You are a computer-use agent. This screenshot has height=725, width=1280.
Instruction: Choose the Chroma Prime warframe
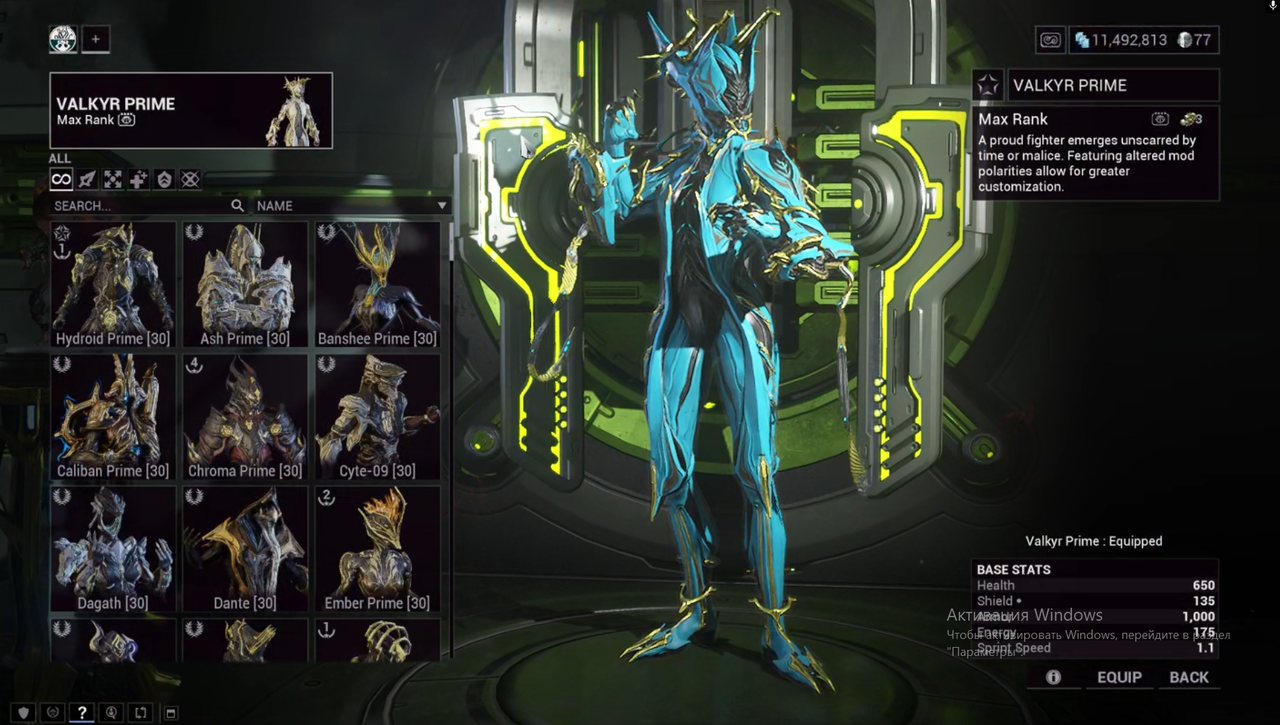(x=245, y=417)
